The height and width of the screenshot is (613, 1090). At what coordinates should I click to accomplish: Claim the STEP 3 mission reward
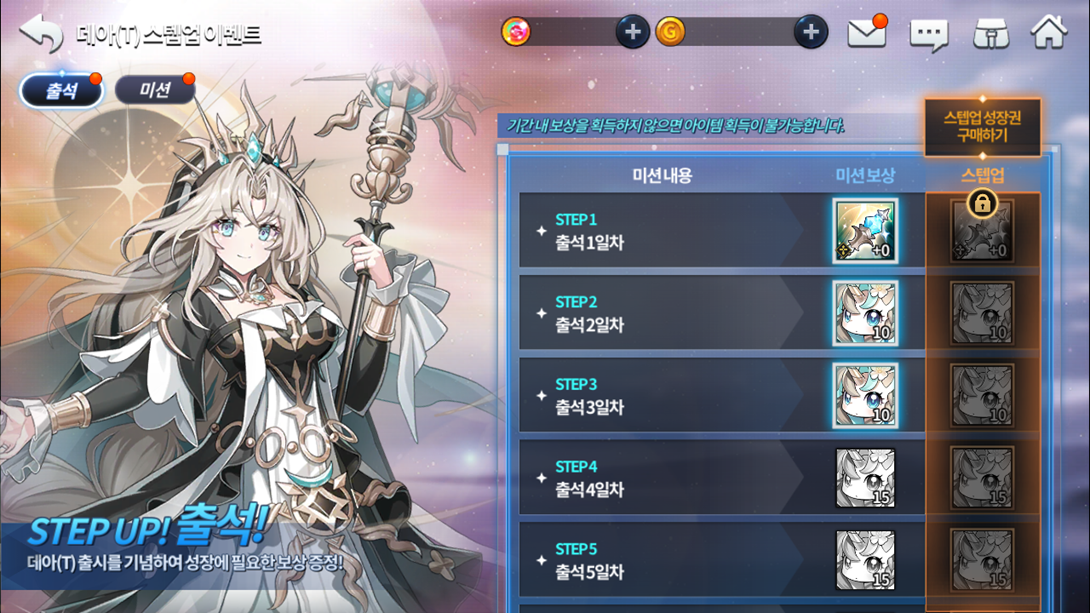(865, 396)
